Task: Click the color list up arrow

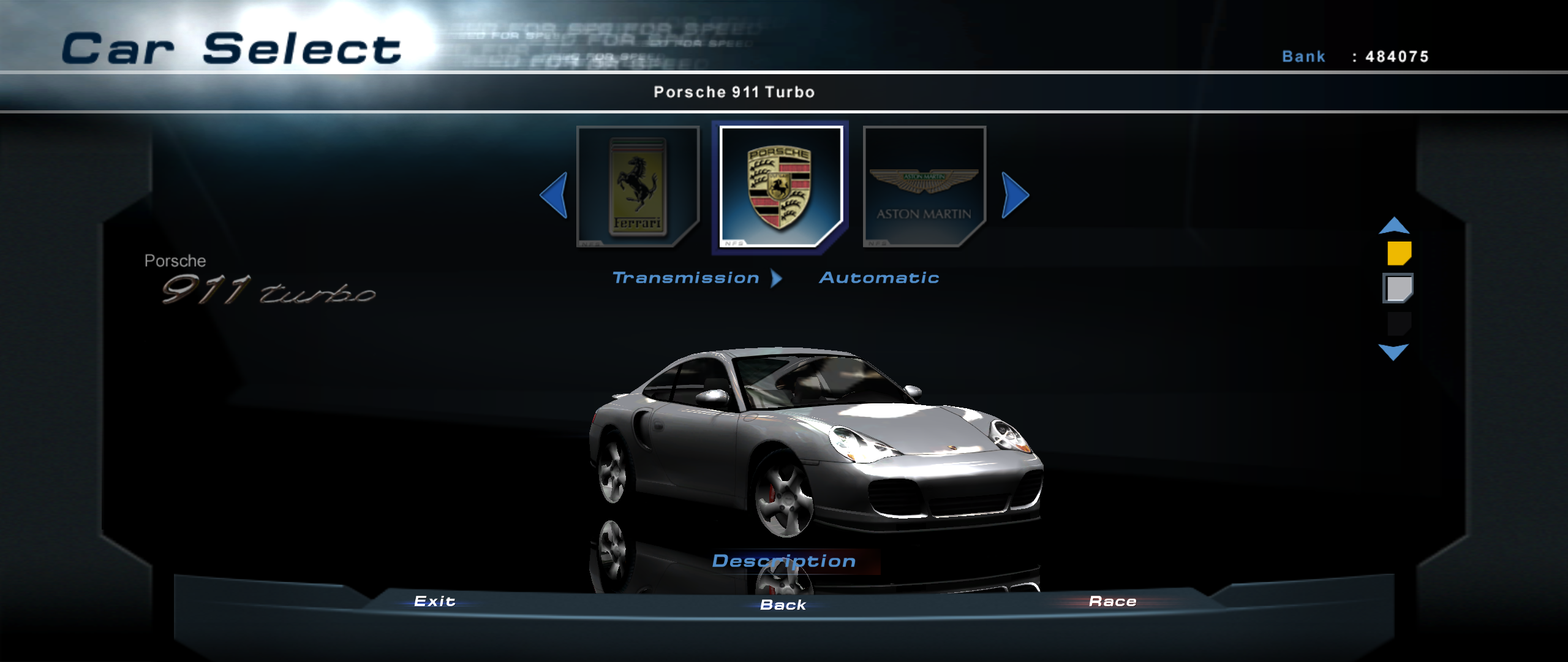Action: 1394,226
